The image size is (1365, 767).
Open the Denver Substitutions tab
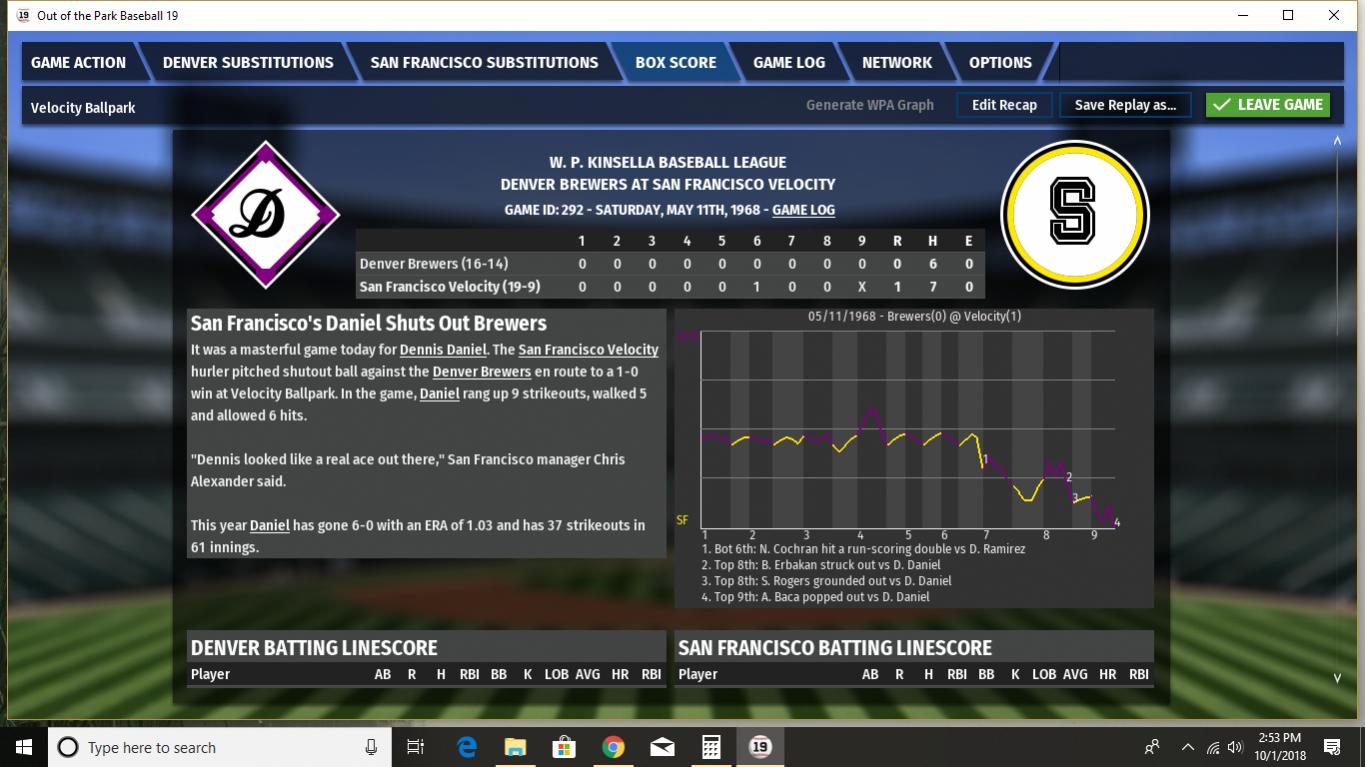(x=248, y=62)
